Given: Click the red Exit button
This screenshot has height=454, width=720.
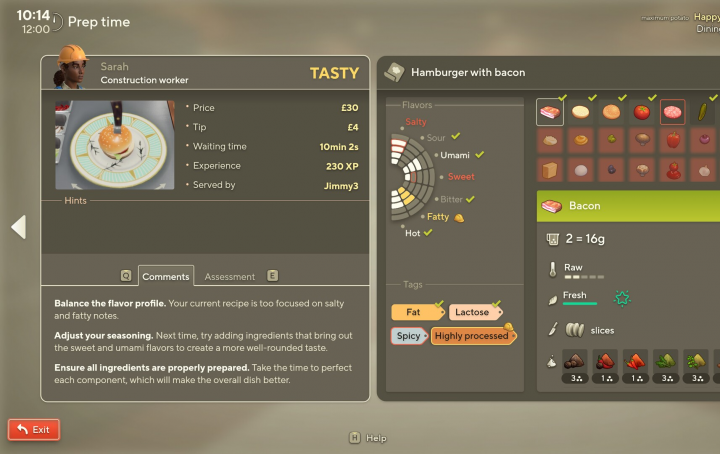Looking at the screenshot, I should (34, 429).
